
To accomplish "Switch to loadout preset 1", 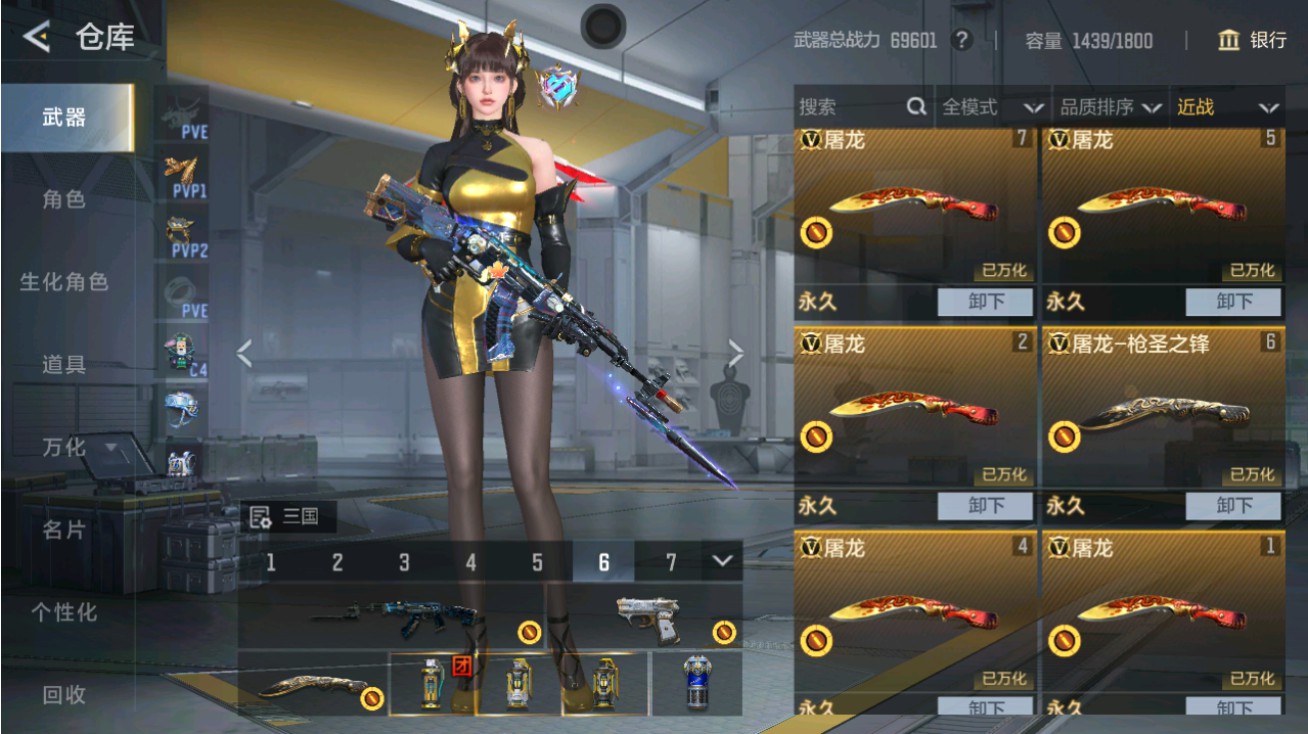I will click(271, 561).
